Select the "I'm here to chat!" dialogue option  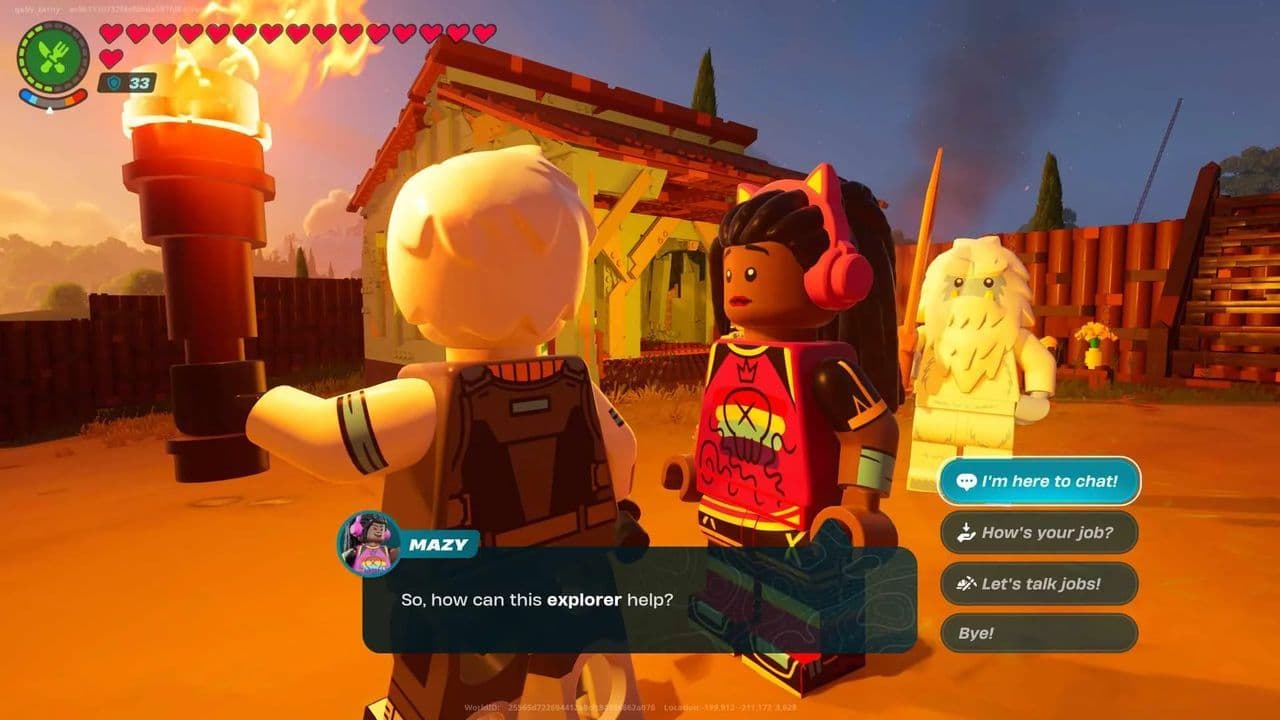[1040, 481]
